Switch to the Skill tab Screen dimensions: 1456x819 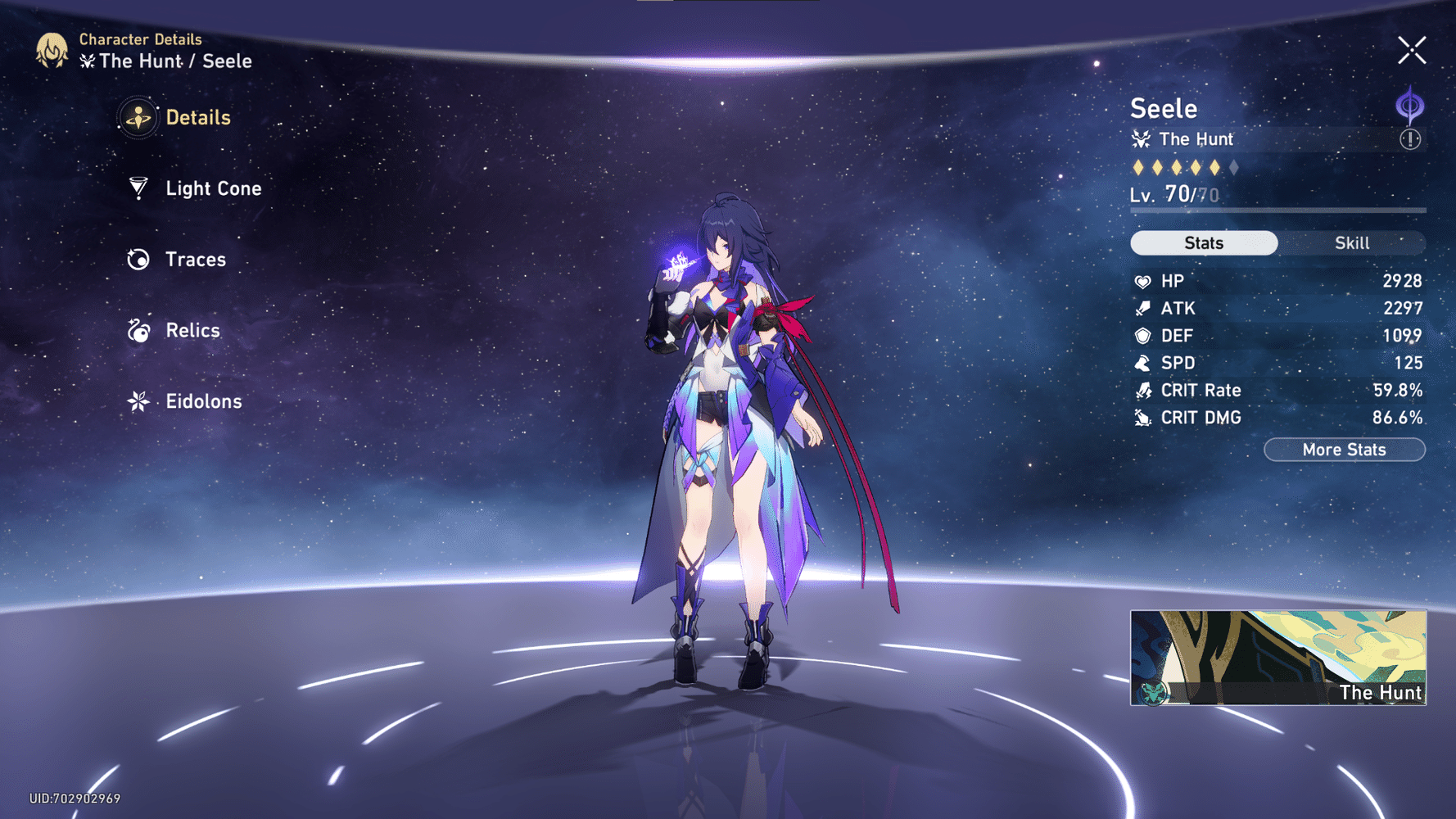coord(1352,242)
